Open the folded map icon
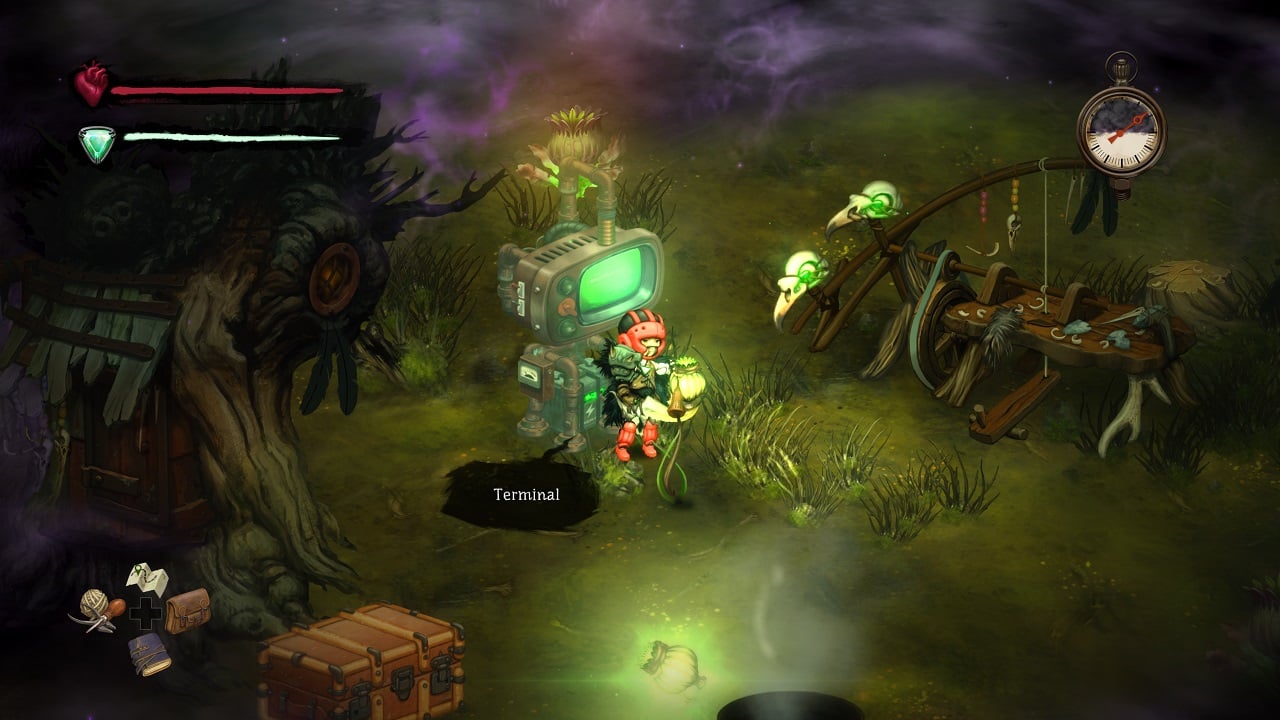Image resolution: width=1280 pixels, height=720 pixels. 147,579
